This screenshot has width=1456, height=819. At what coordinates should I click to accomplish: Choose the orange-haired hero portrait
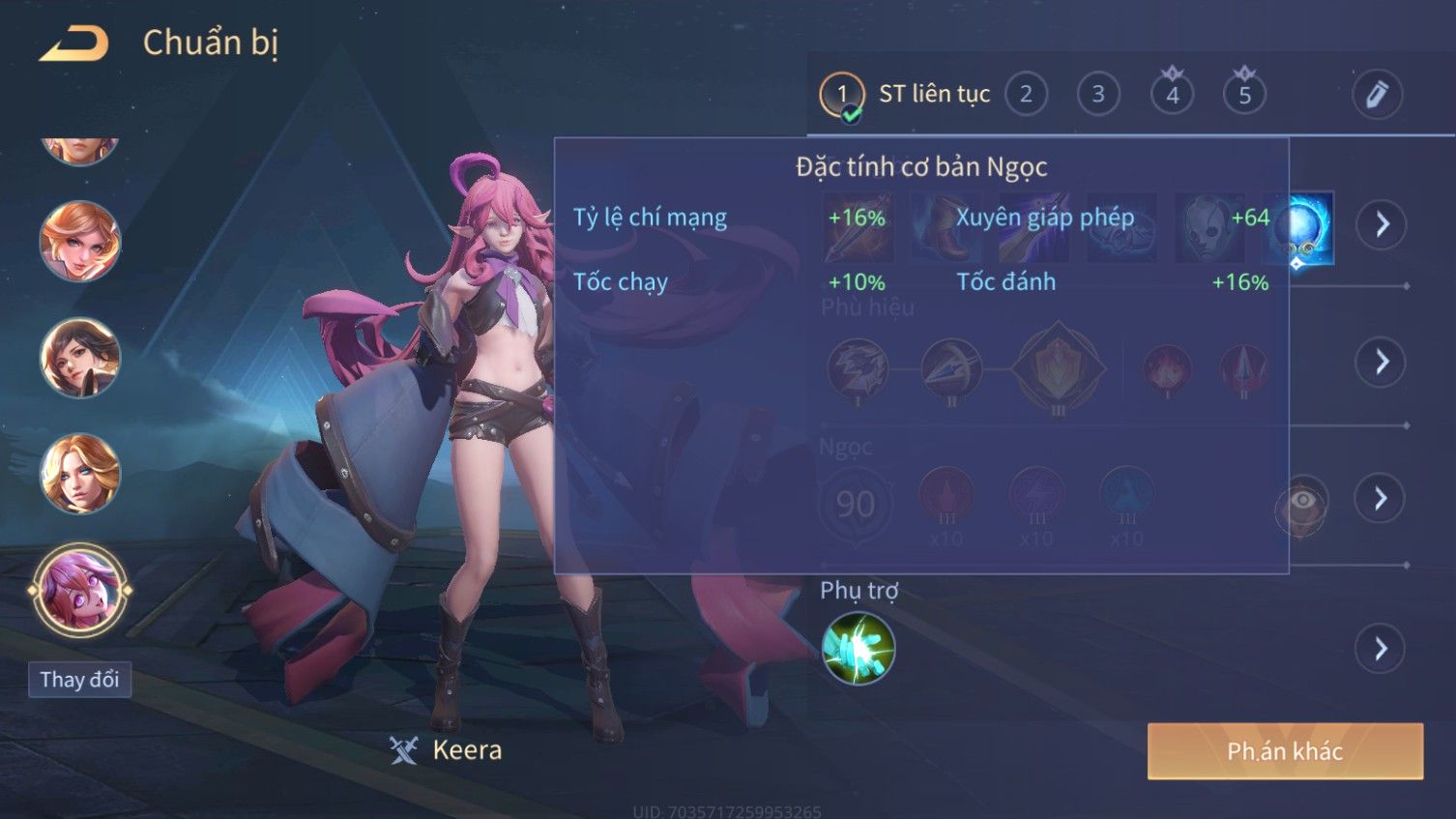pyautogui.click(x=79, y=241)
